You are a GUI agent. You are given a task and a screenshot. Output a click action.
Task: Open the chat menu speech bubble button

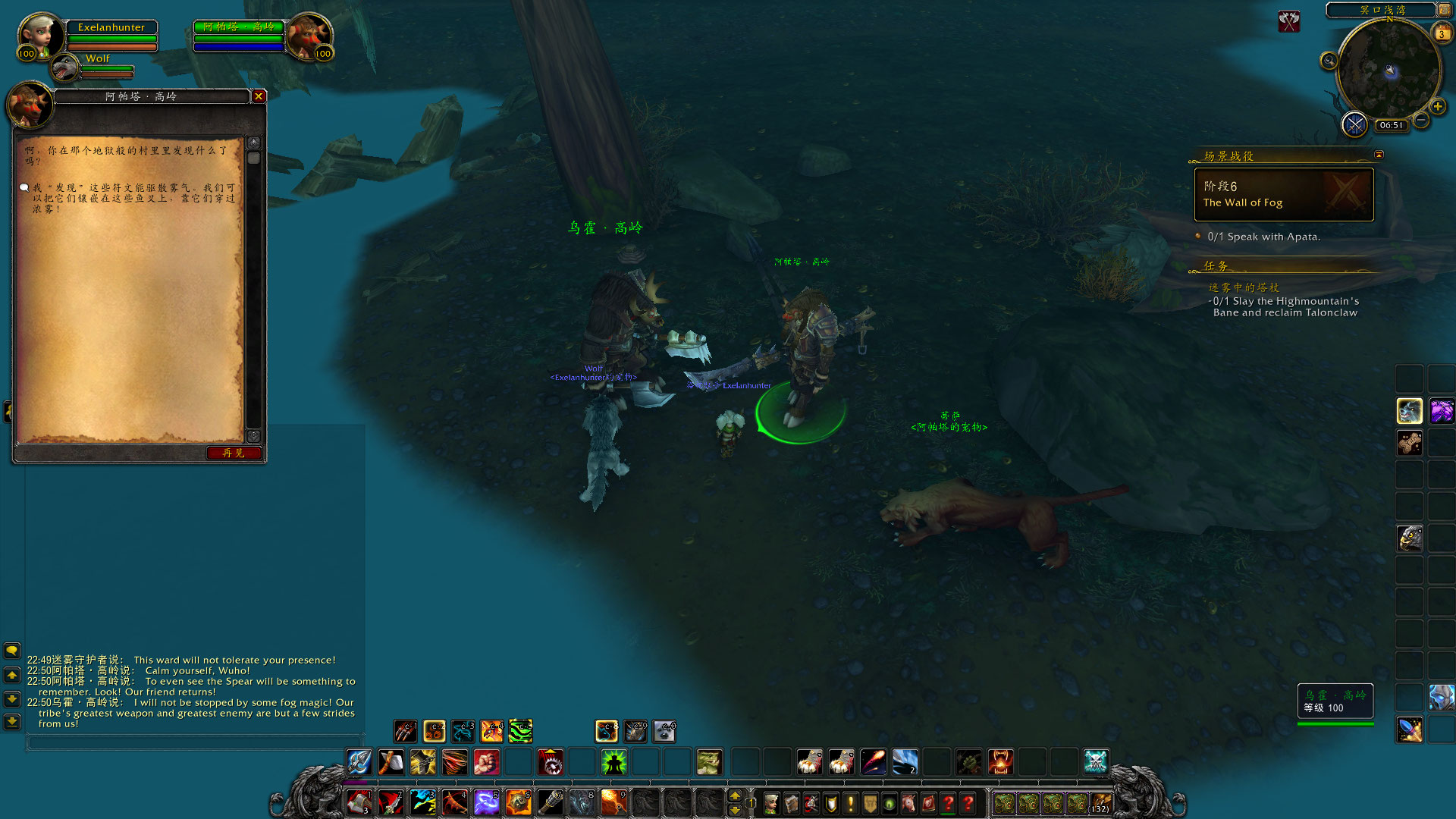click(12, 651)
